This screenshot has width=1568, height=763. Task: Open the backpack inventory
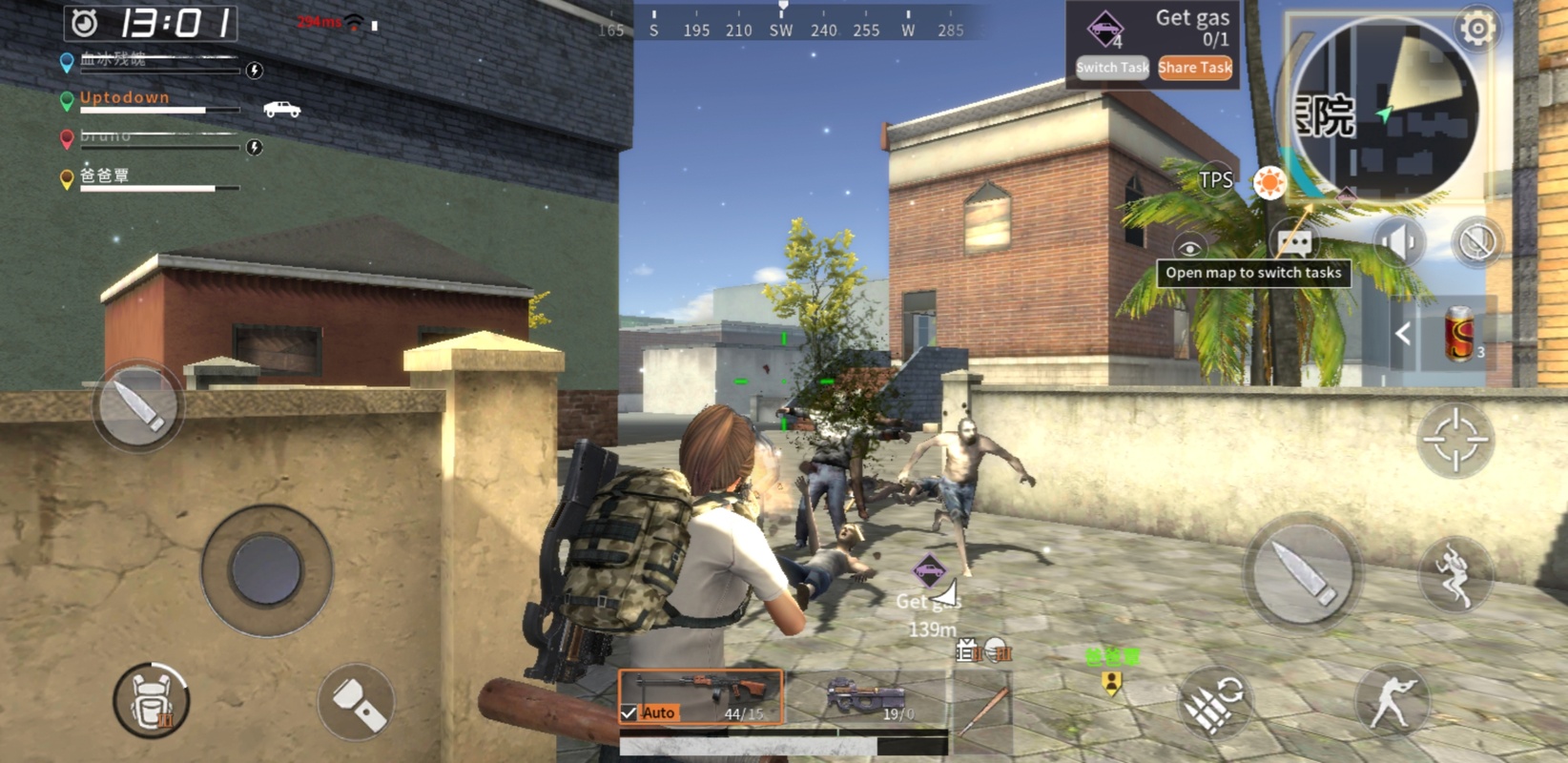pos(151,701)
